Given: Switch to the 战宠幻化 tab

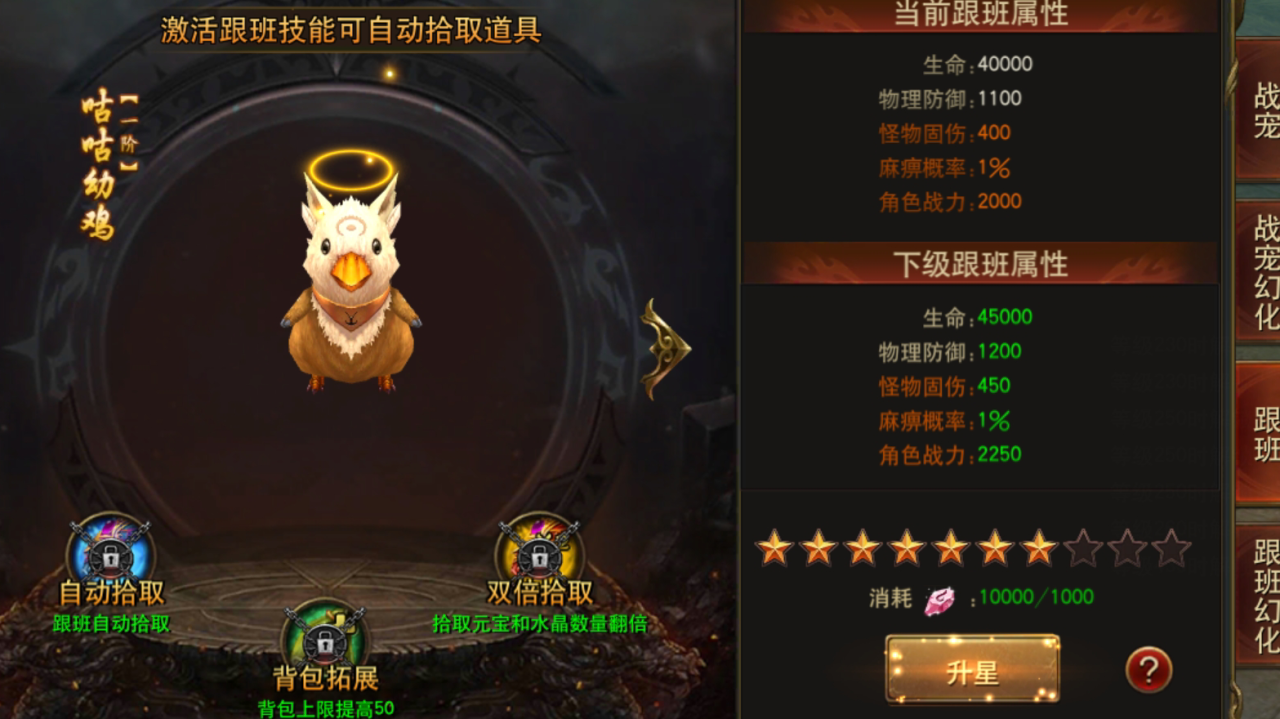Looking at the screenshot, I should coord(1262,272).
